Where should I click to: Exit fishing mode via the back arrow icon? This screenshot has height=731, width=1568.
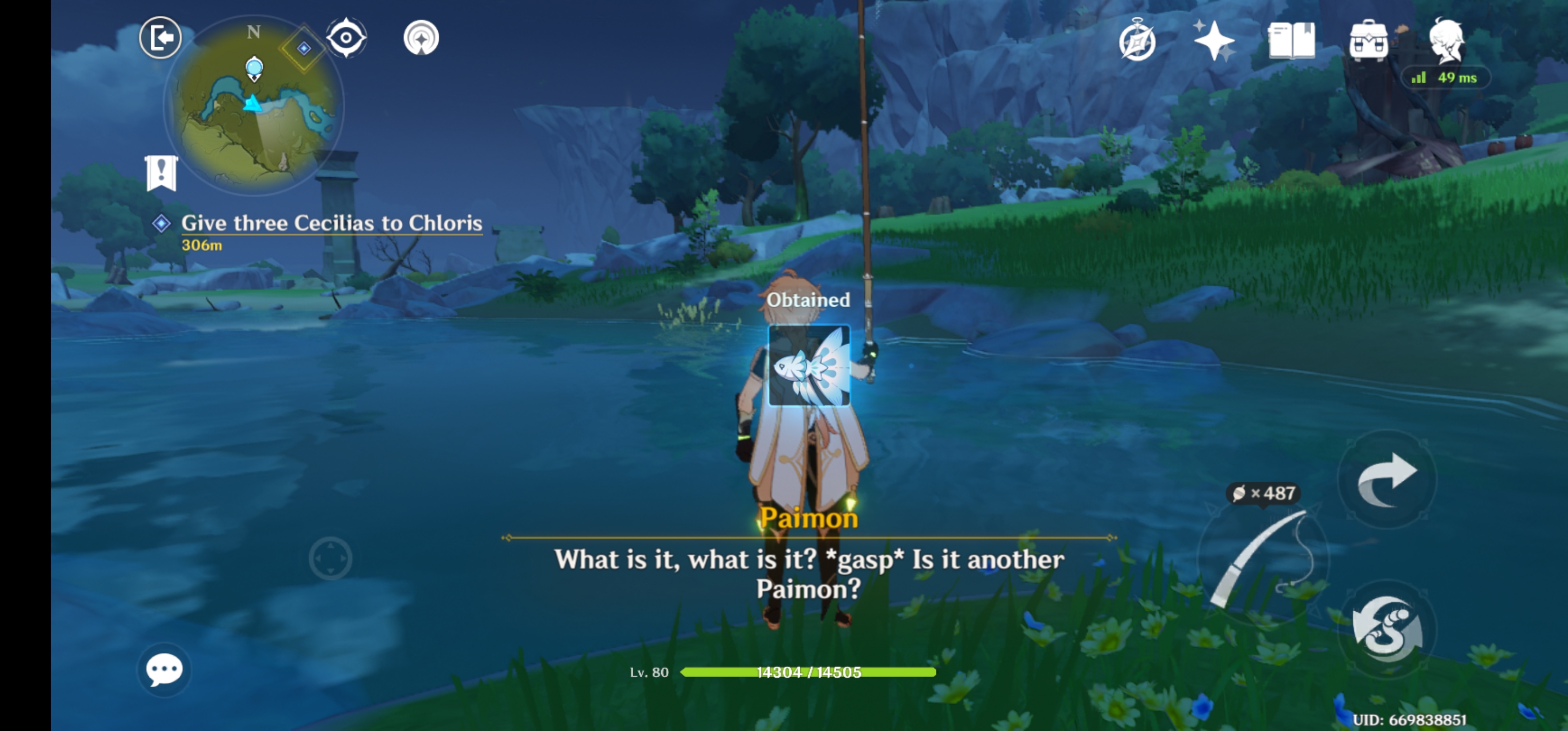pos(160,37)
